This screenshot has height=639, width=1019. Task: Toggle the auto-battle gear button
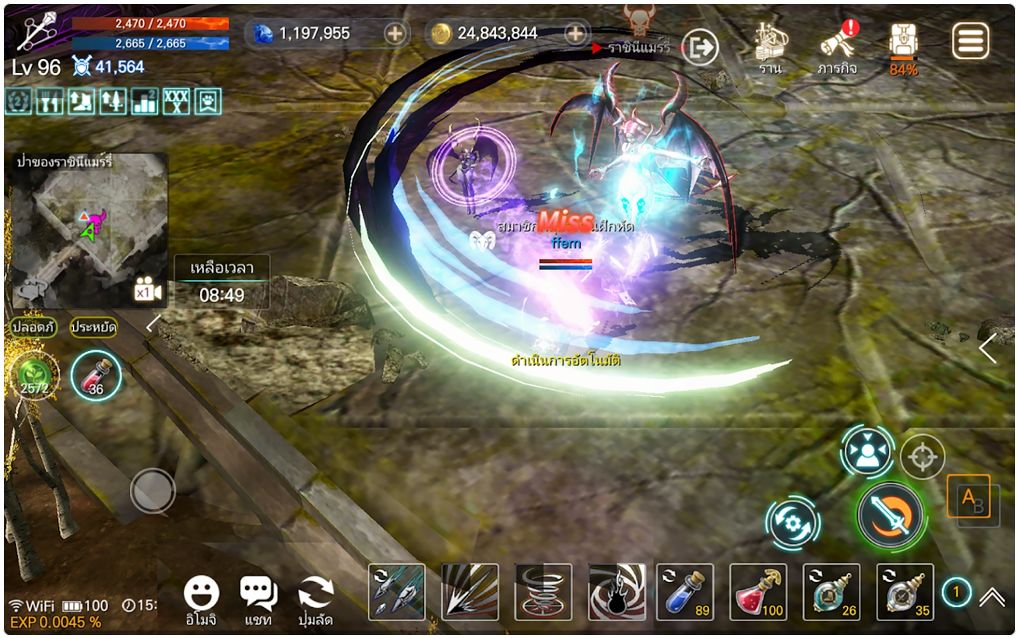(x=793, y=523)
